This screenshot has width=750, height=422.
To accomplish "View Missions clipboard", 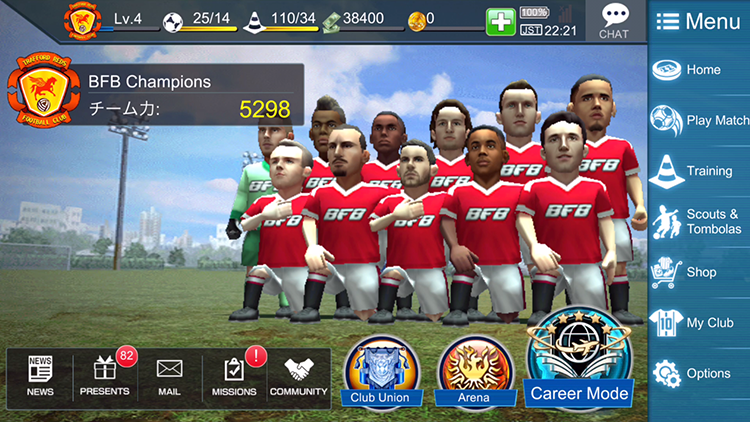I will (x=234, y=376).
